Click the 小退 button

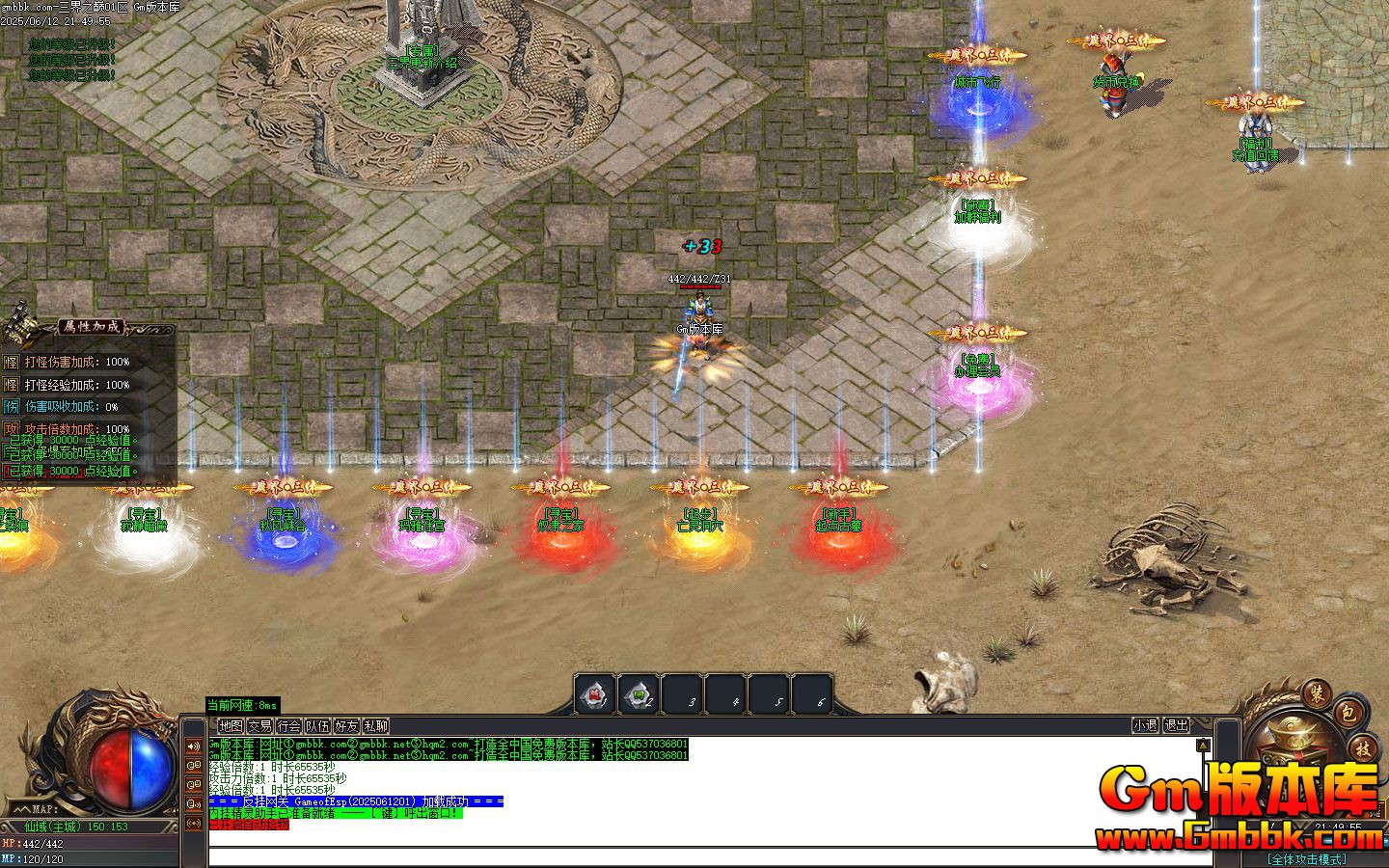tap(1144, 725)
